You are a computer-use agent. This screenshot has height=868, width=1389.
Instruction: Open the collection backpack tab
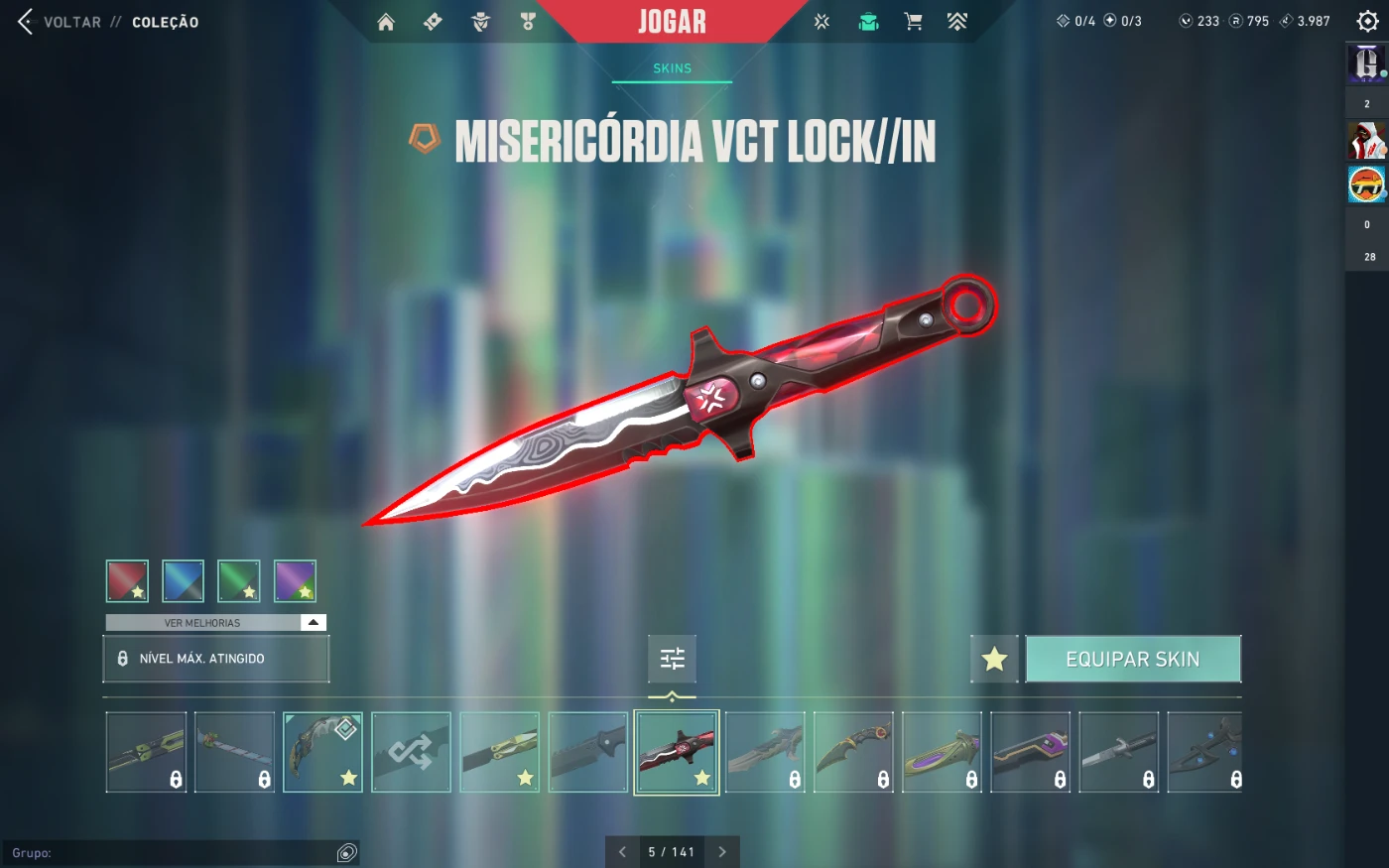tap(868, 22)
